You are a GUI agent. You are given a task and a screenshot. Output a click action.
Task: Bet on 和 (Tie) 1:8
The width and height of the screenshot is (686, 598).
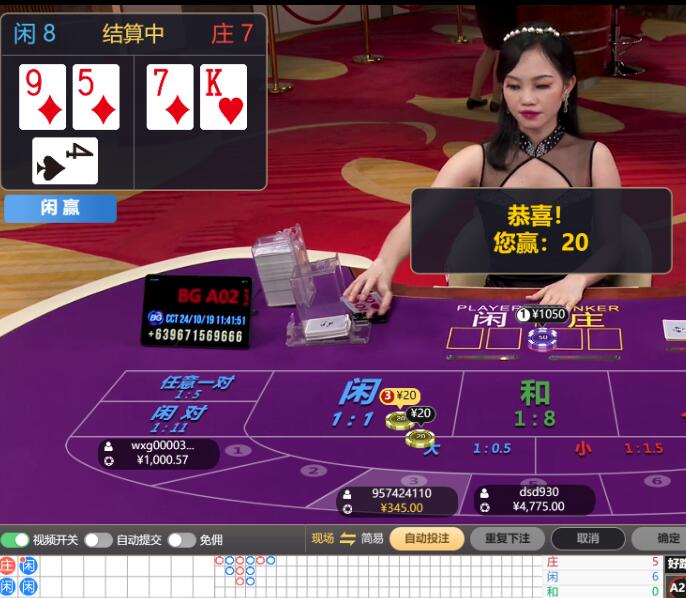(535, 404)
